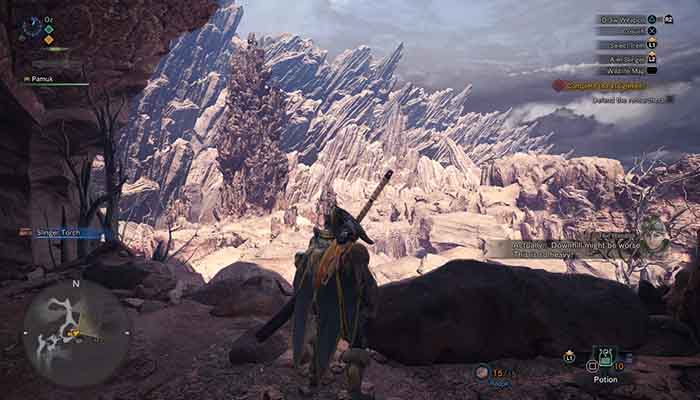Click the player status icon cluster

coord(32,27)
